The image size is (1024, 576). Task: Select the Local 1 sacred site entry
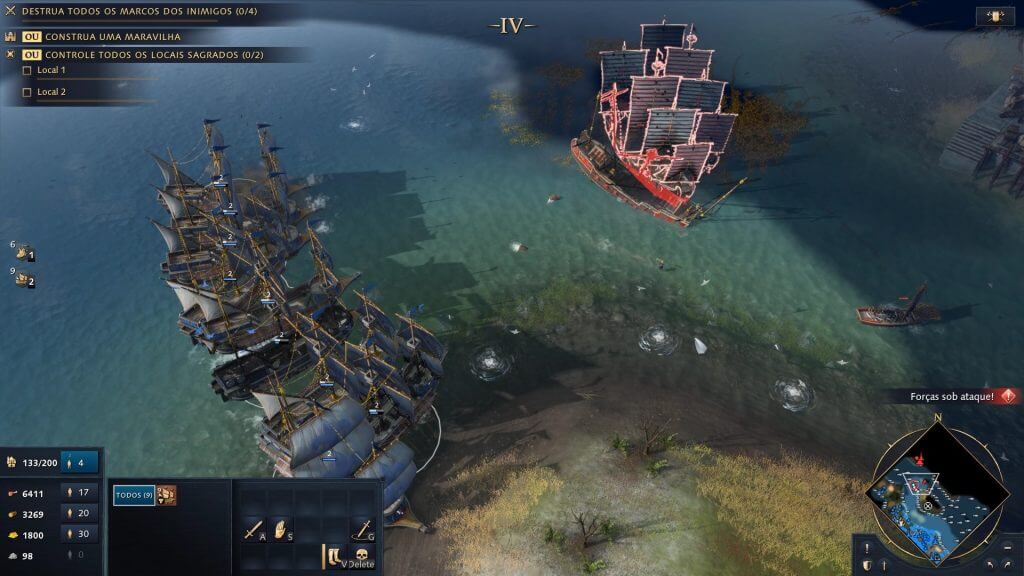click(x=51, y=71)
